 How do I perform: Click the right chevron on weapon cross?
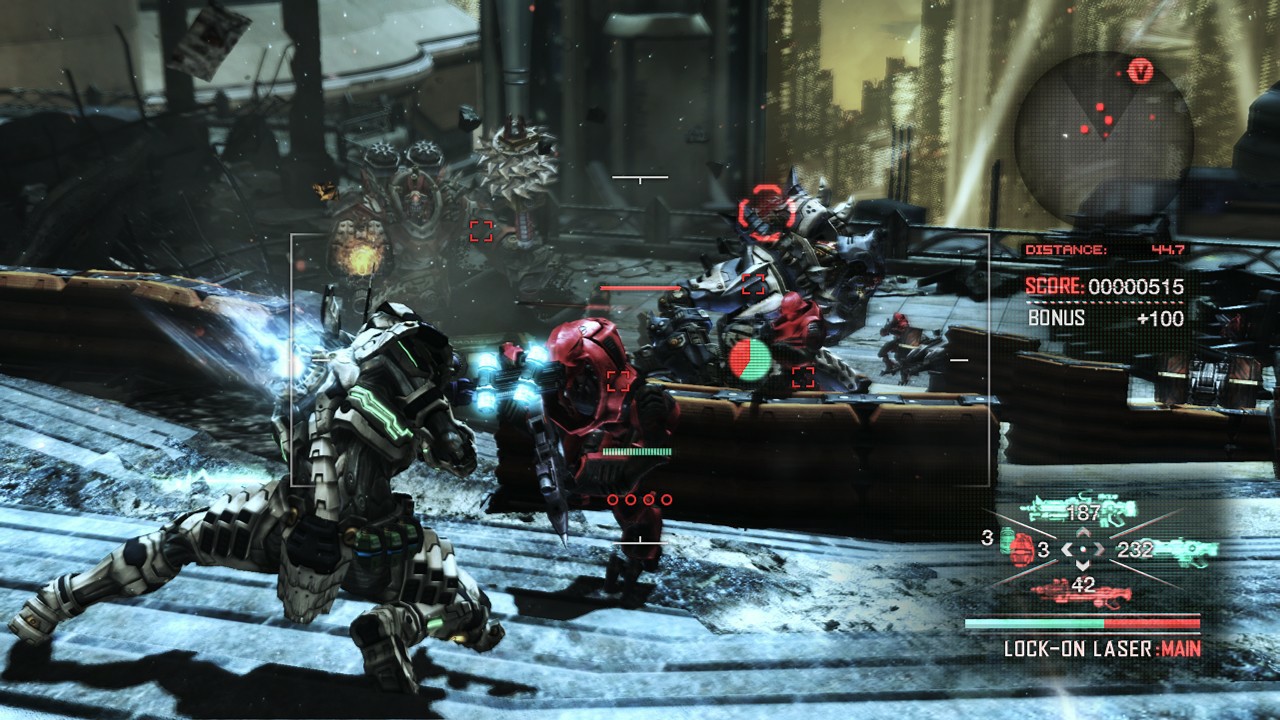pyautogui.click(x=1100, y=548)
